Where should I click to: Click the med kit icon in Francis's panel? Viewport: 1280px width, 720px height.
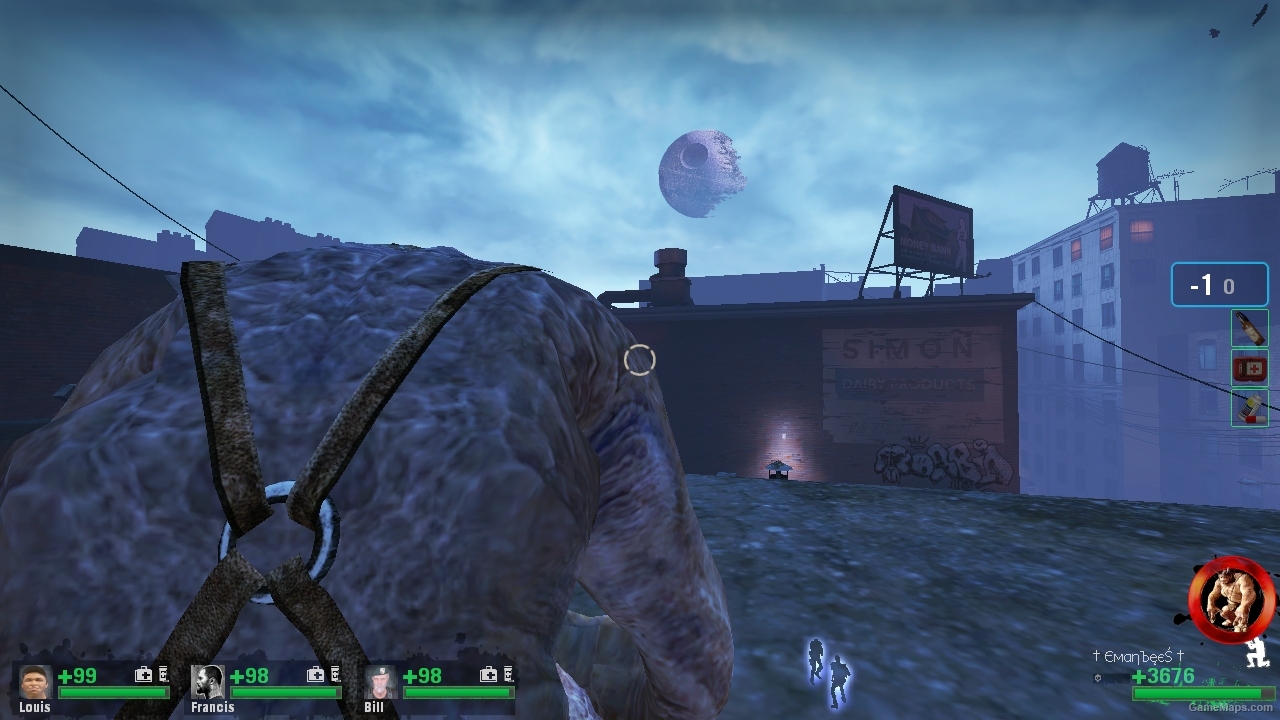(x=315, y=675)
